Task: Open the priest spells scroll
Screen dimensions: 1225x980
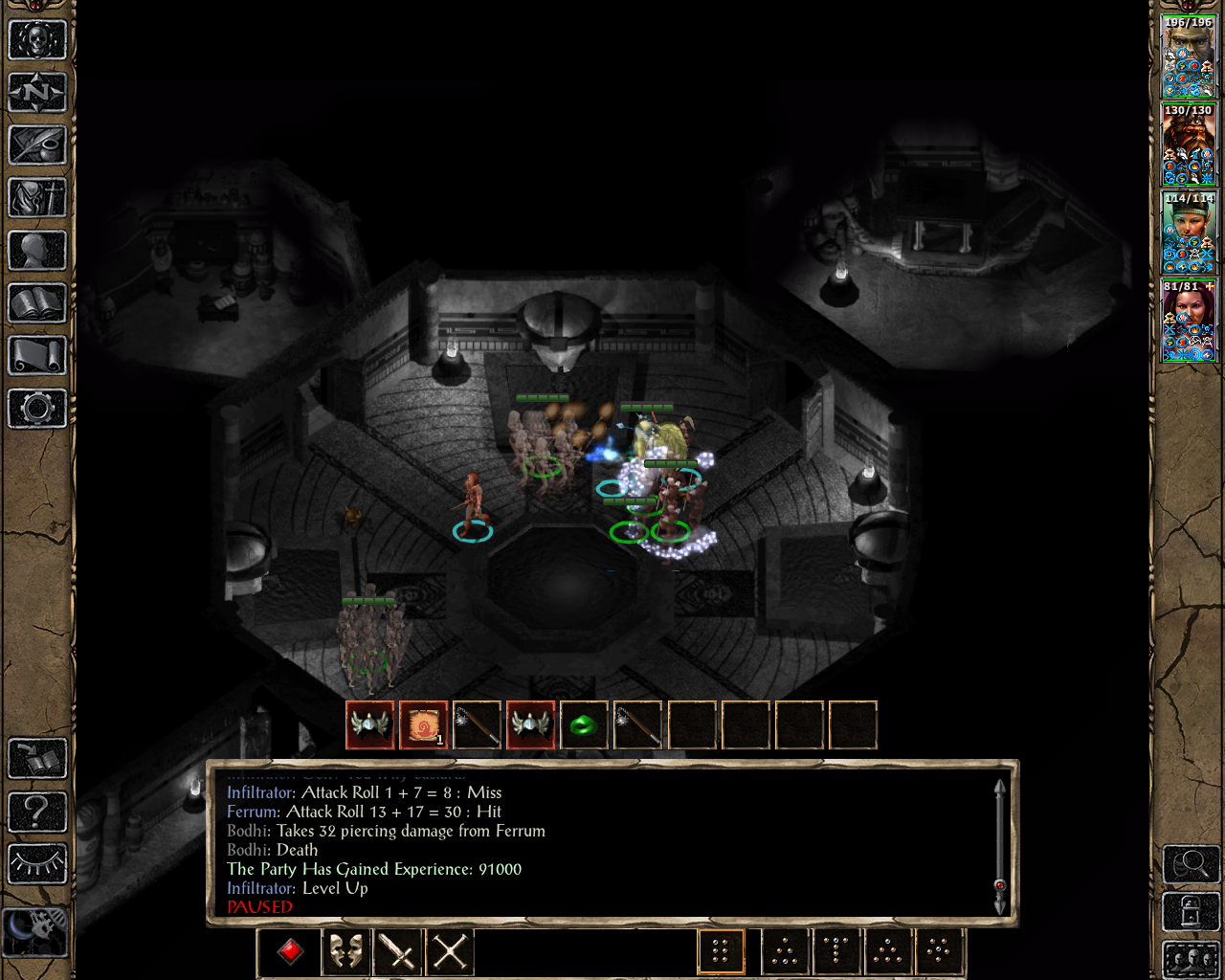Action: pyautogui.click(x=36, y=356)
